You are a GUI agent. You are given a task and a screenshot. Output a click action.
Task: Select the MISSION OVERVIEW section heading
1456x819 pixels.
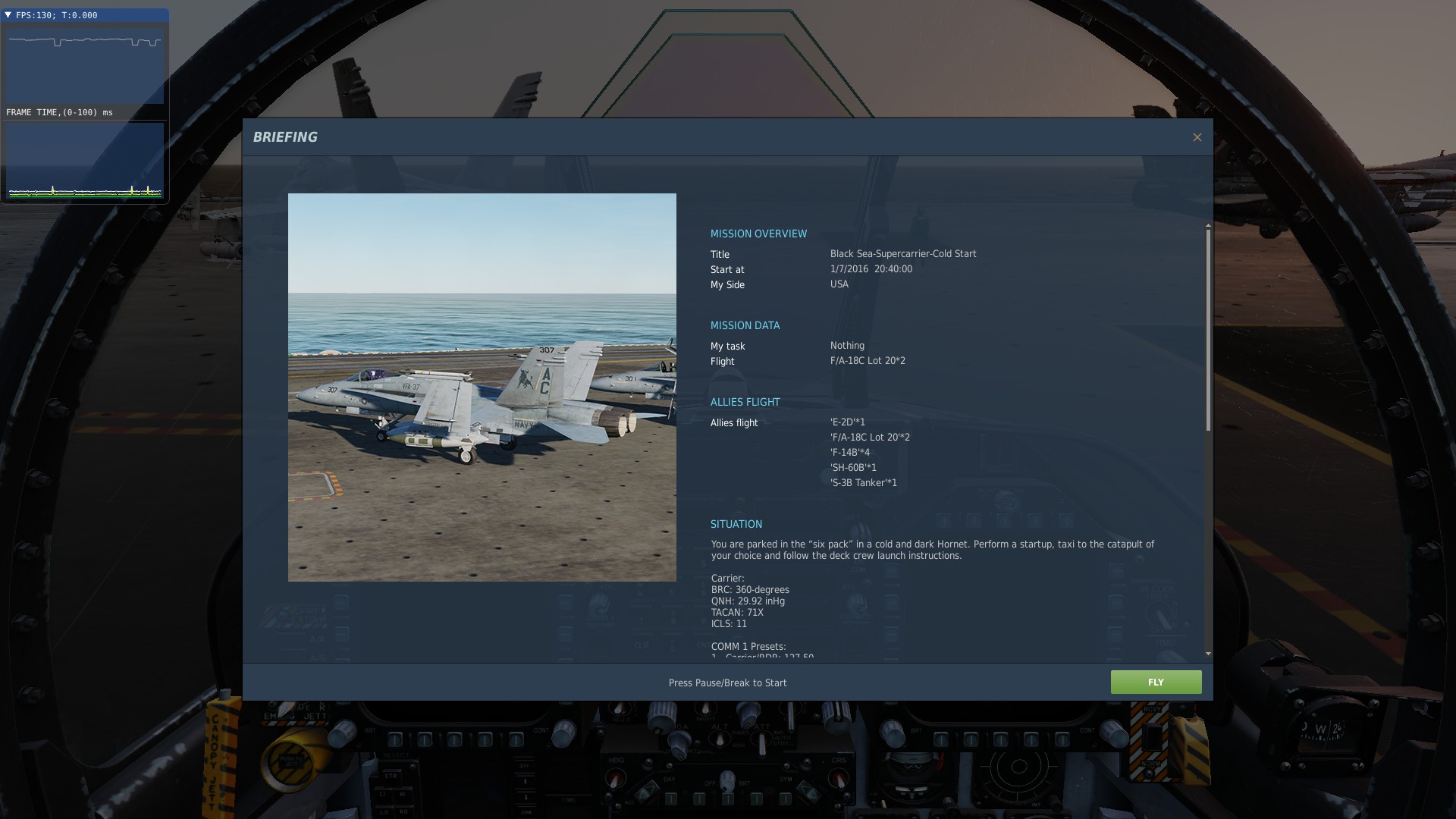(758, 234)
